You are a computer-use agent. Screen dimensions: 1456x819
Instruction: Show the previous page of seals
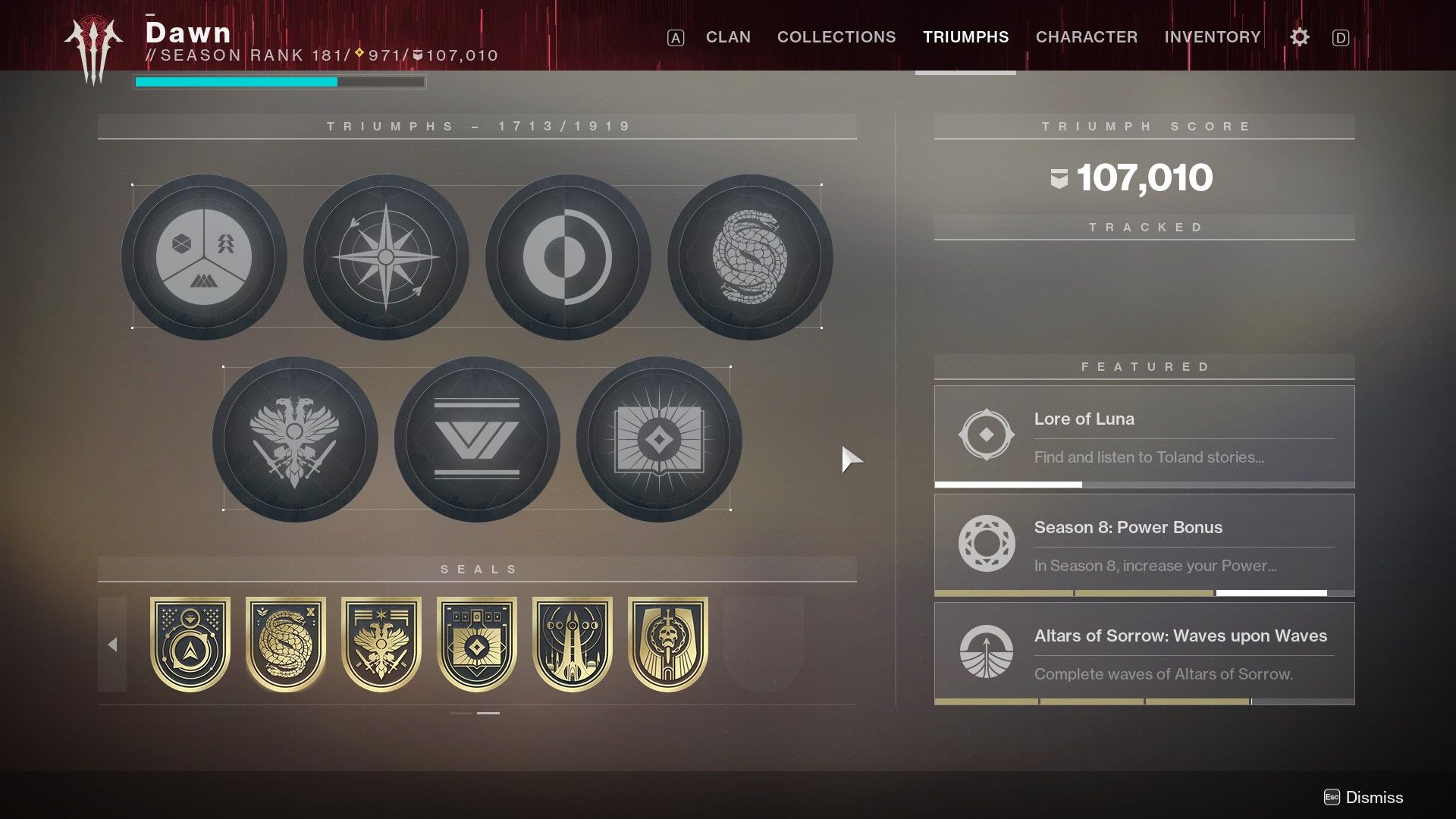114,643
